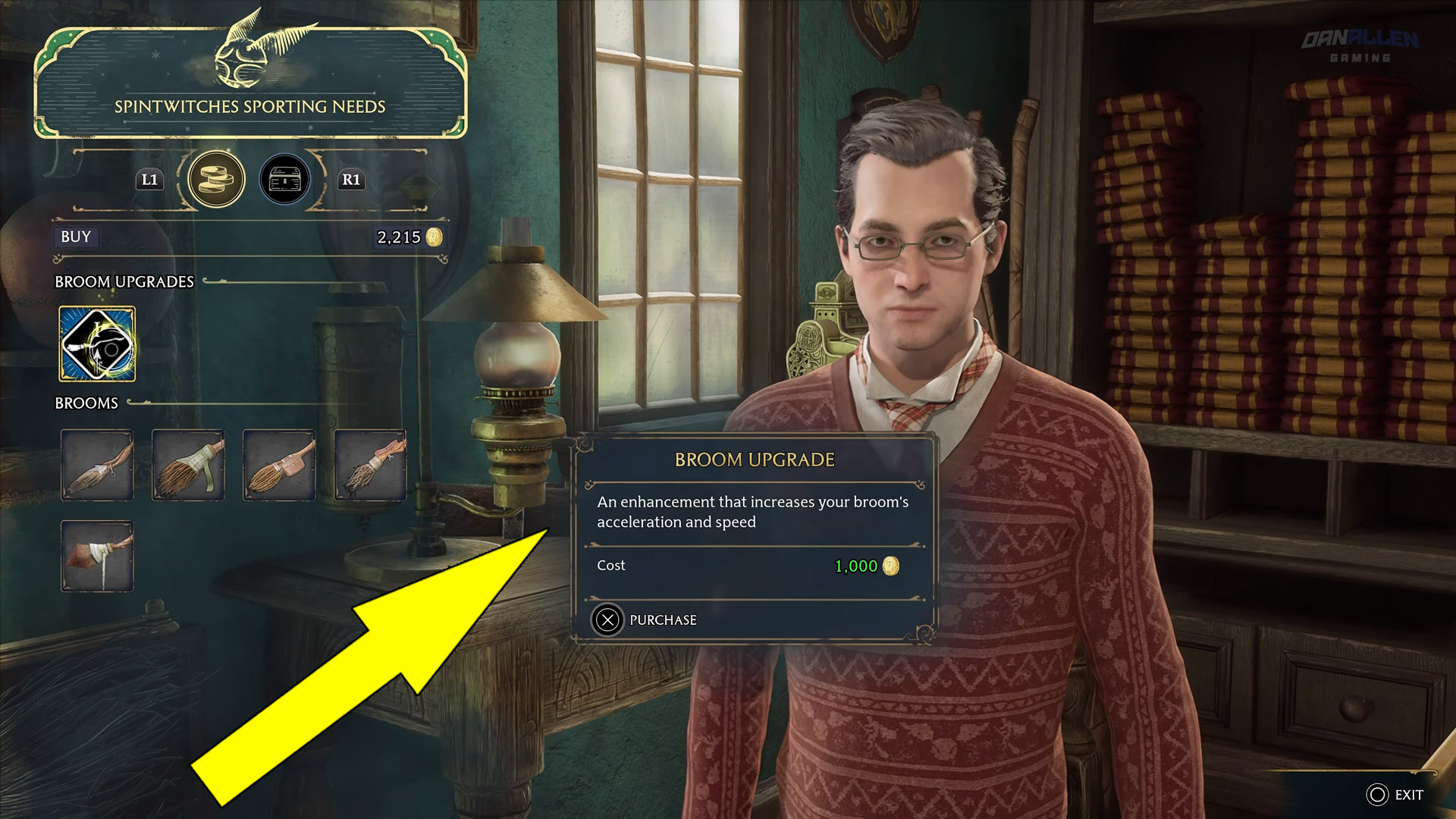
Task: Select the broom with the scissors charm
Action: point(97,465)
